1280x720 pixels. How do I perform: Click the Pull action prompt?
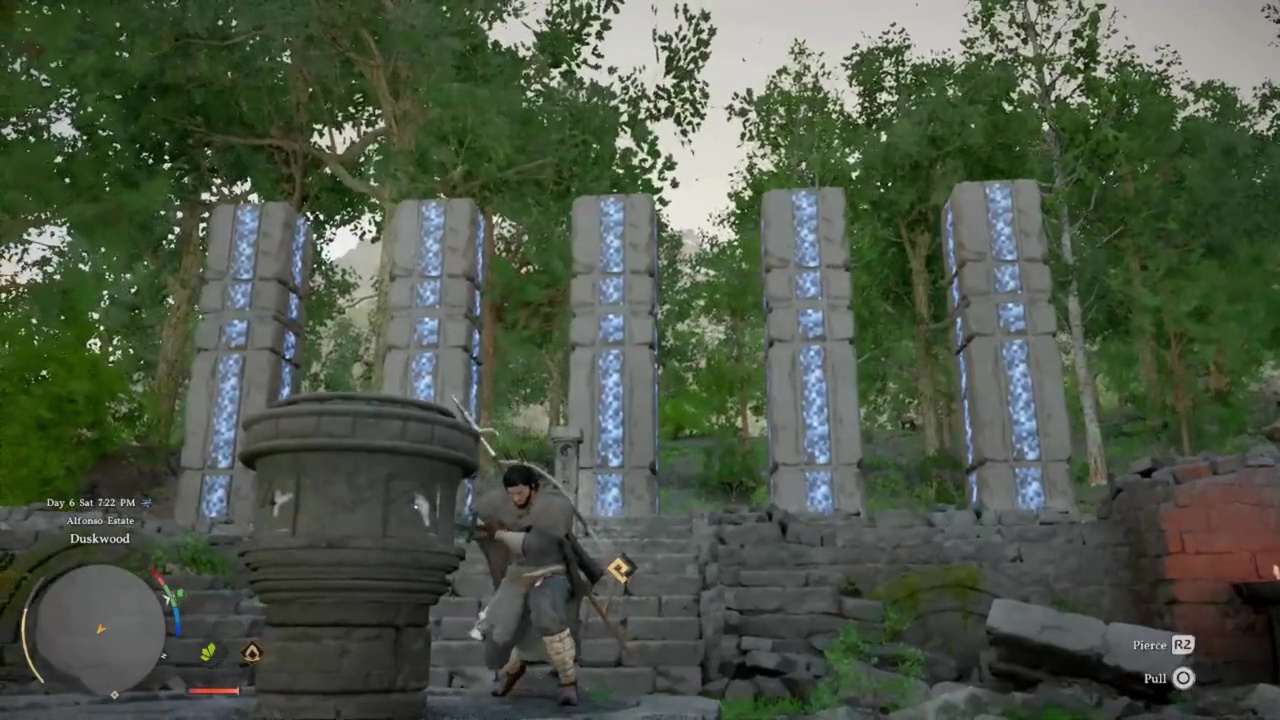pos(1155,678)
